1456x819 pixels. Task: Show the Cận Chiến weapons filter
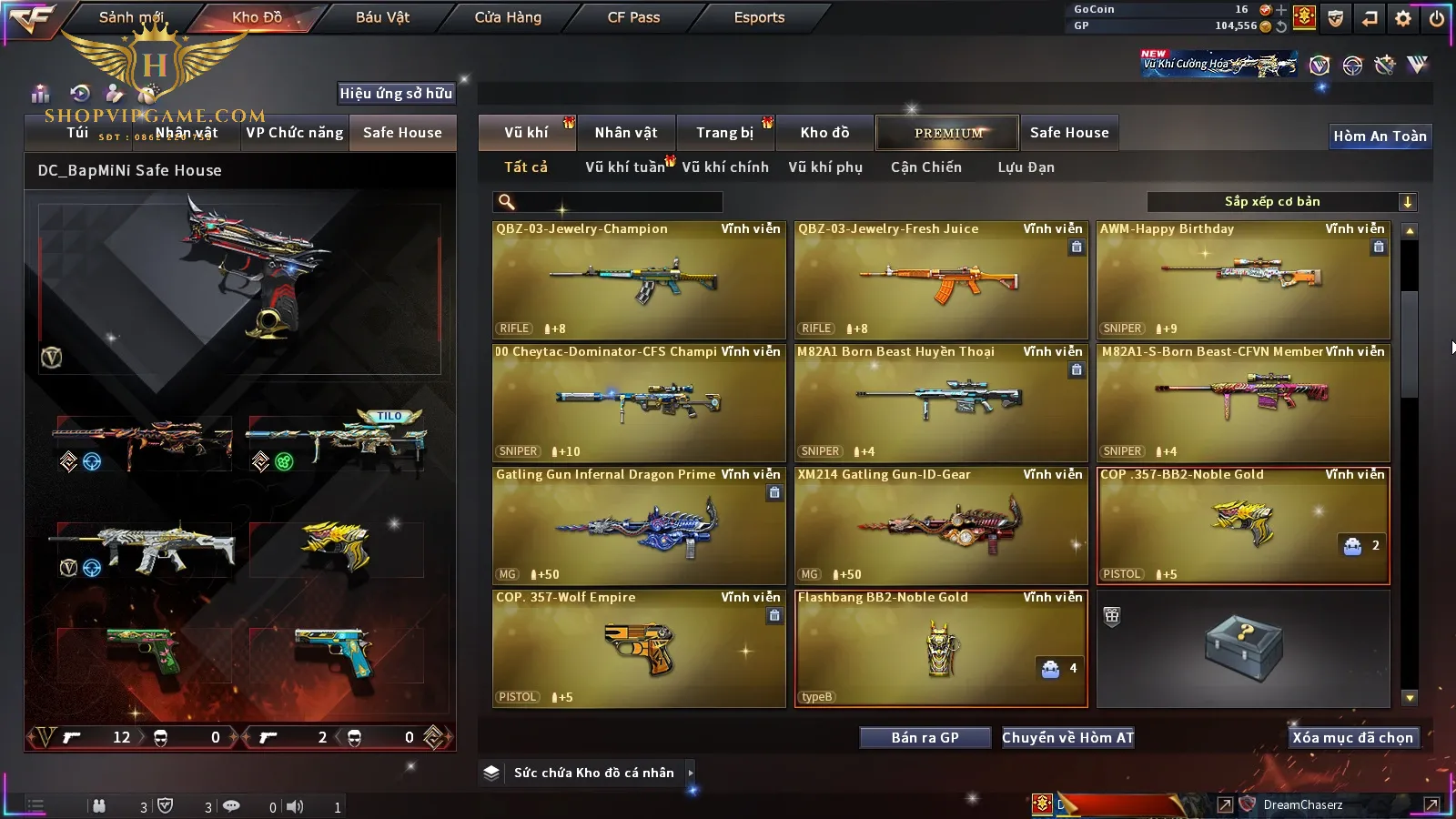tap(925, 167)
